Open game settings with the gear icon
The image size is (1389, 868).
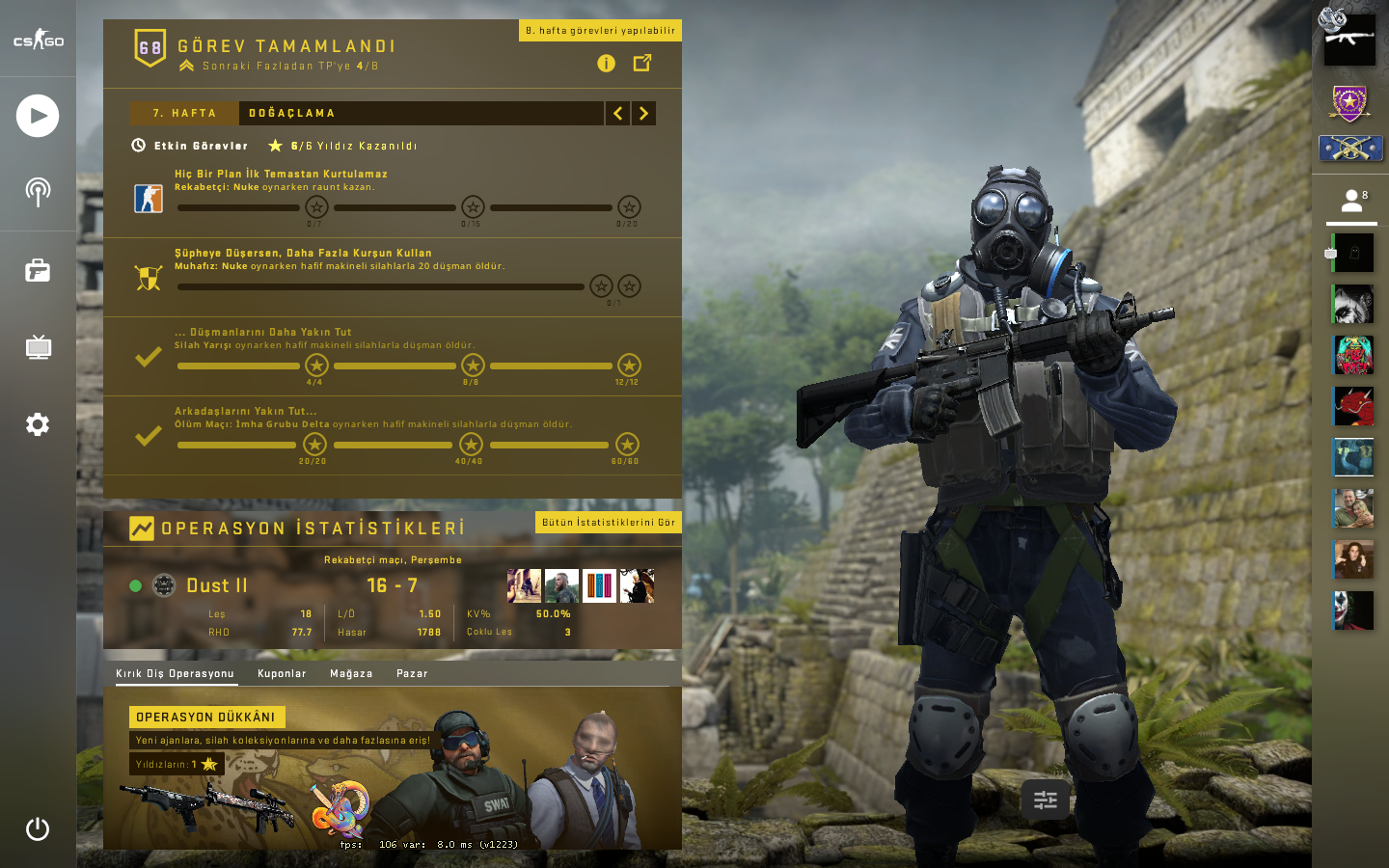click(x=38, y=424)
